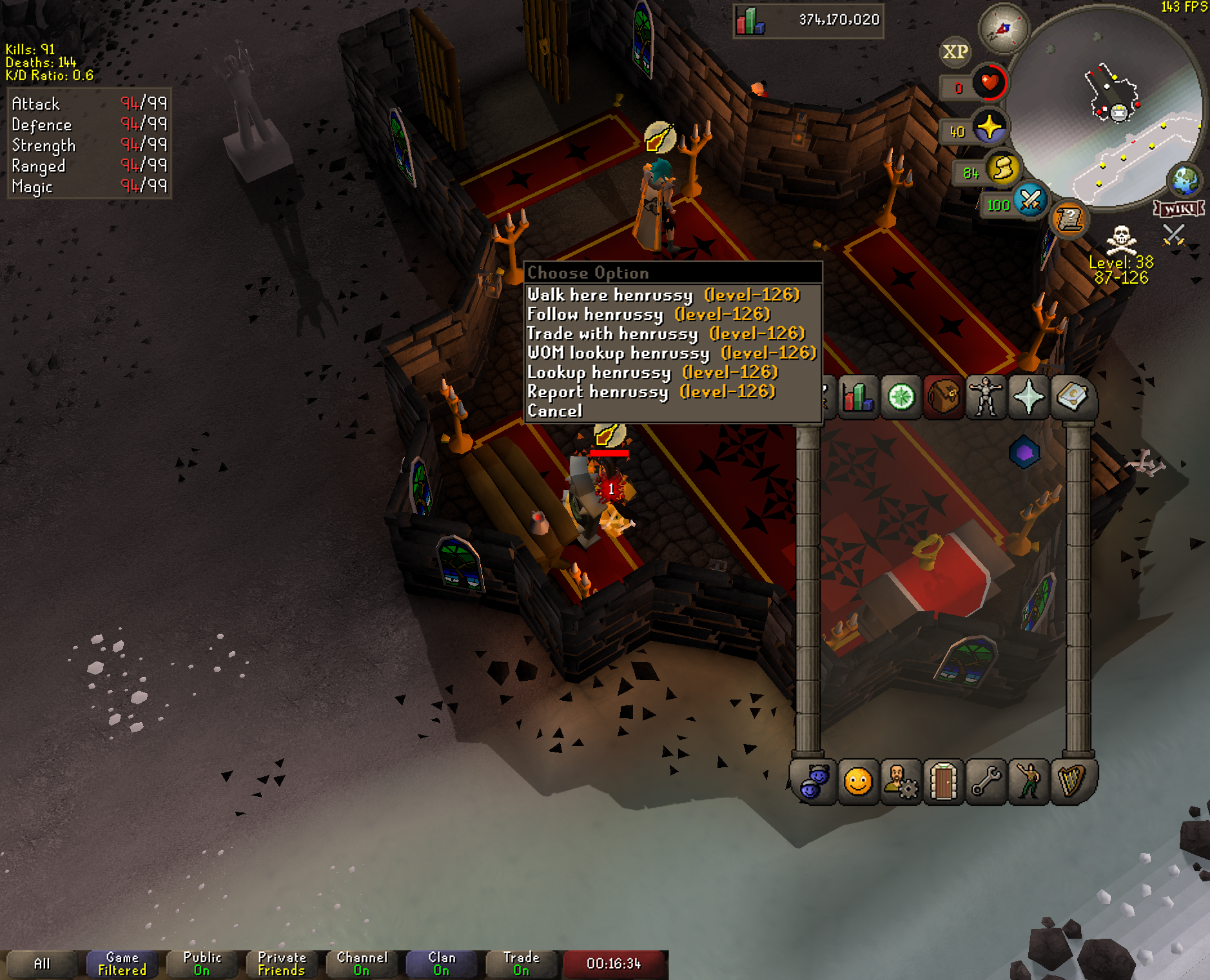This screenshot has height=980, width=1210.
Task: Open the world map globe
Action: pyautogui.click(x=1185, y=180)
